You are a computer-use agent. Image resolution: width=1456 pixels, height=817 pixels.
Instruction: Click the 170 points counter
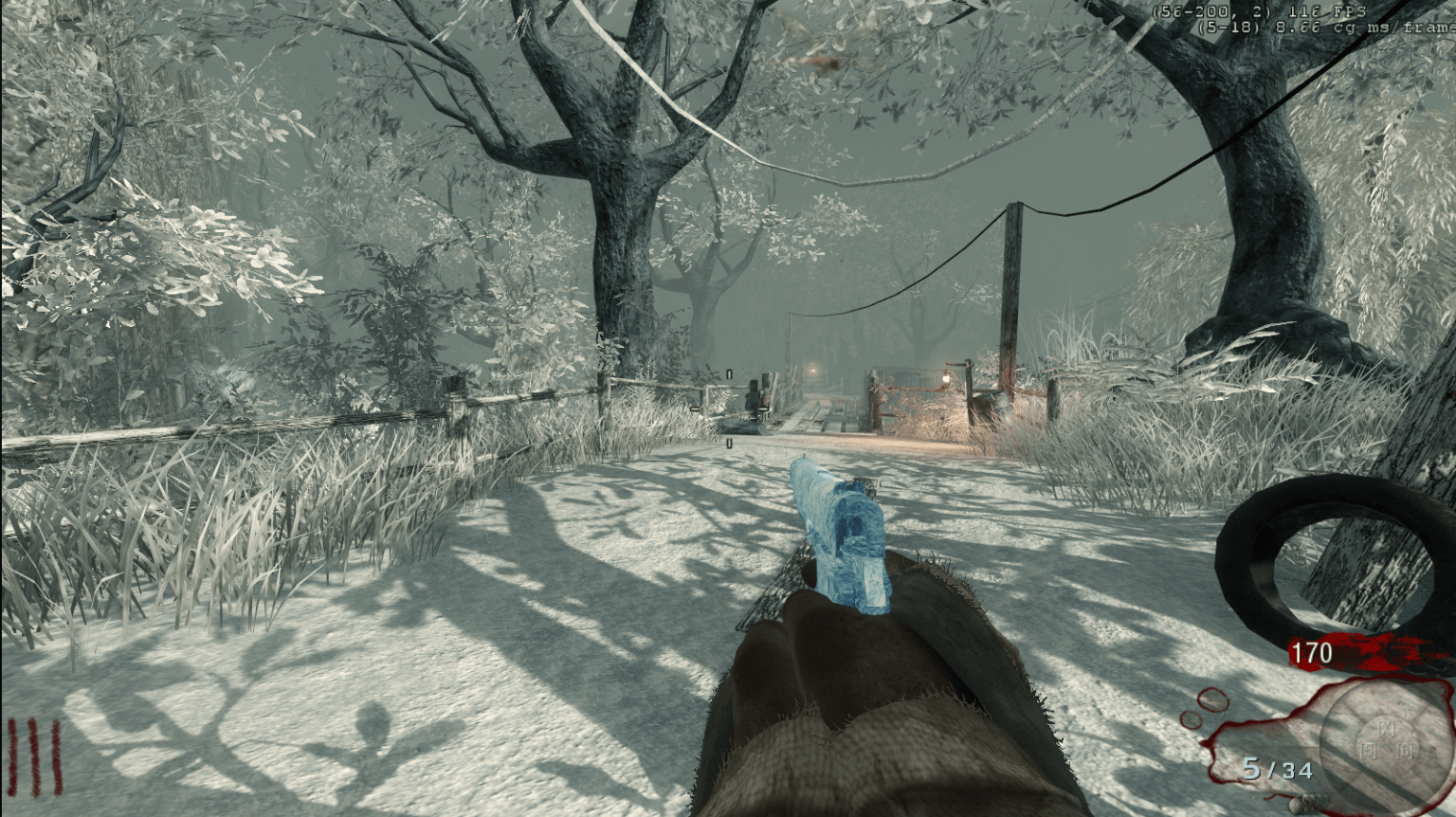click(x=1311, y=653)
